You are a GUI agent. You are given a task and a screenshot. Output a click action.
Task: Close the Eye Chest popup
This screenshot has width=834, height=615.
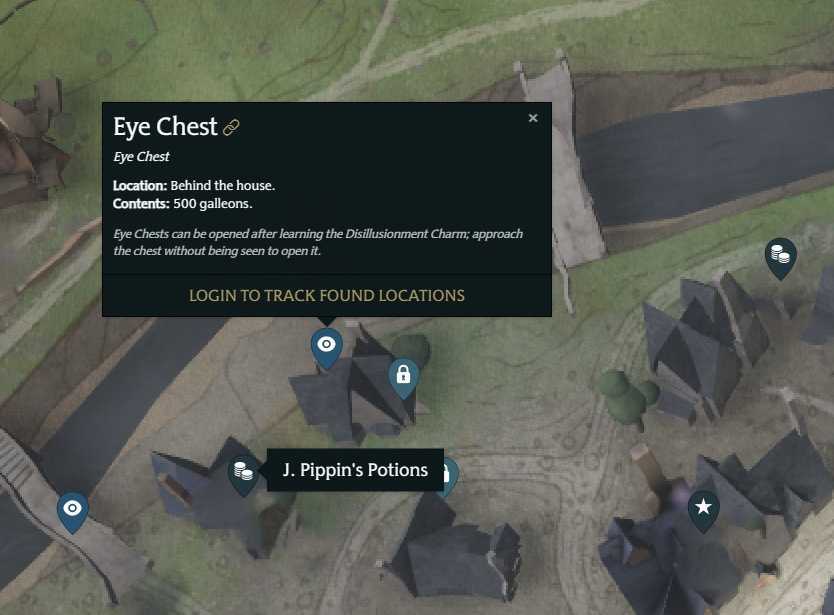(x=533, y=118)
